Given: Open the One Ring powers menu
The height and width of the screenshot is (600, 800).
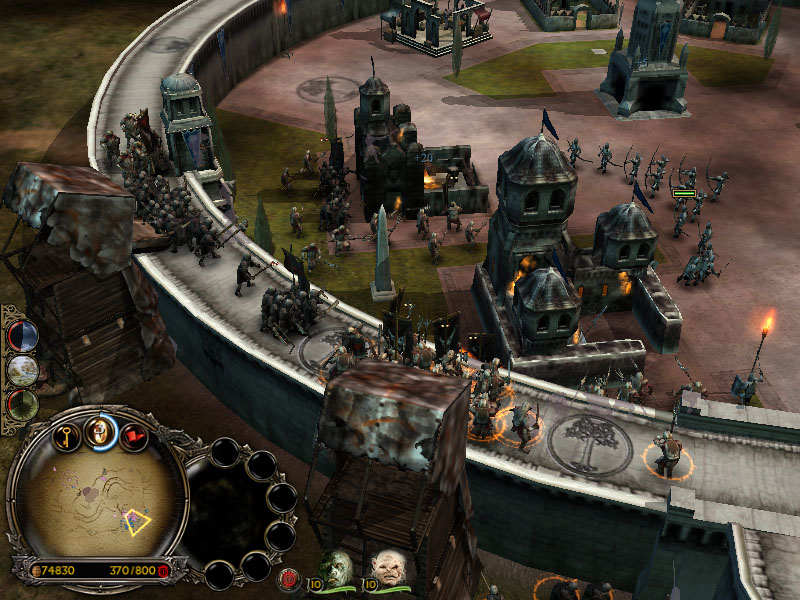Looking at the screenshot, I should pos(100,431).
